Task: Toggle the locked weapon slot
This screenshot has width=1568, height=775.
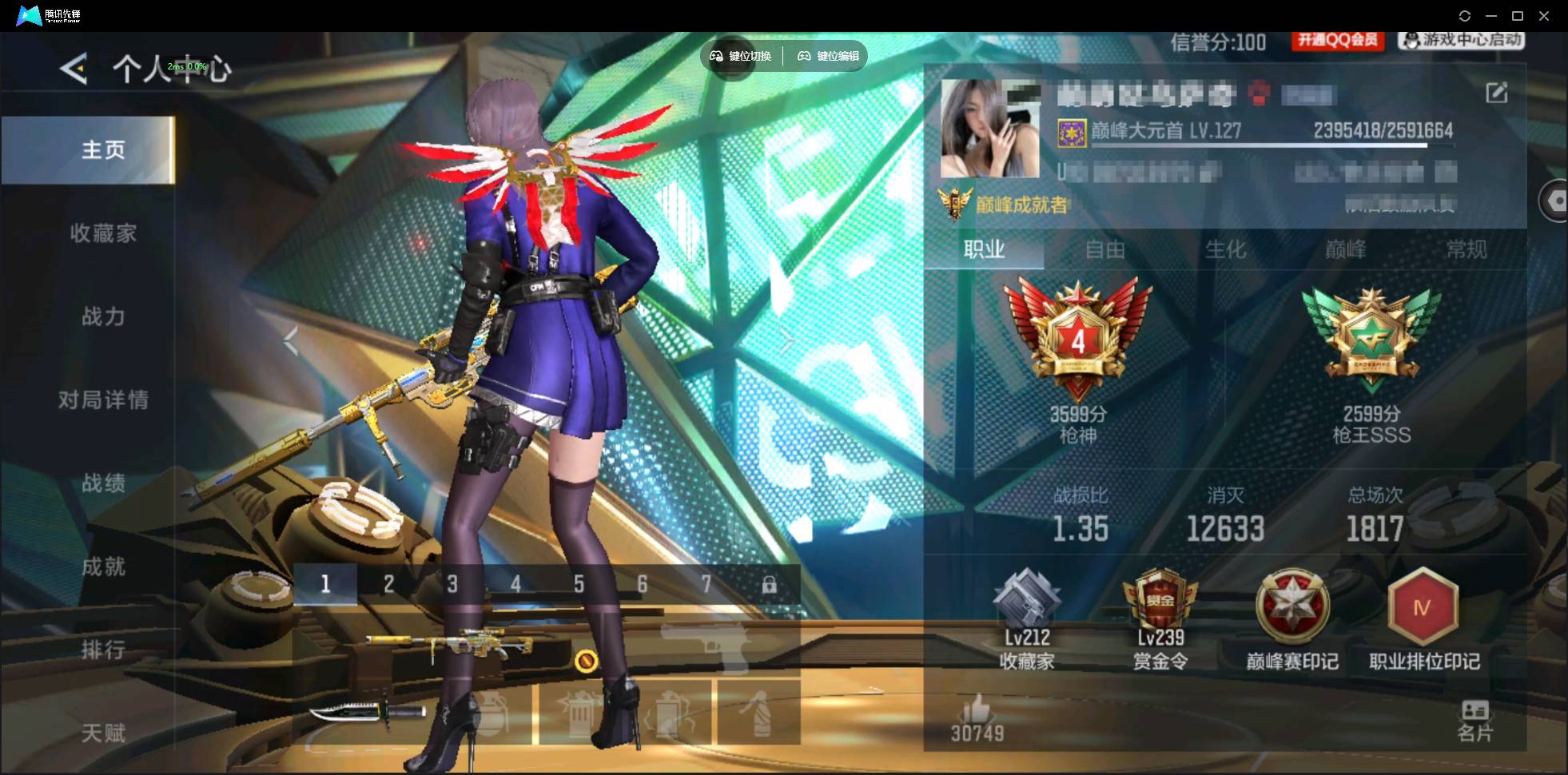Action: coord(770,584)
